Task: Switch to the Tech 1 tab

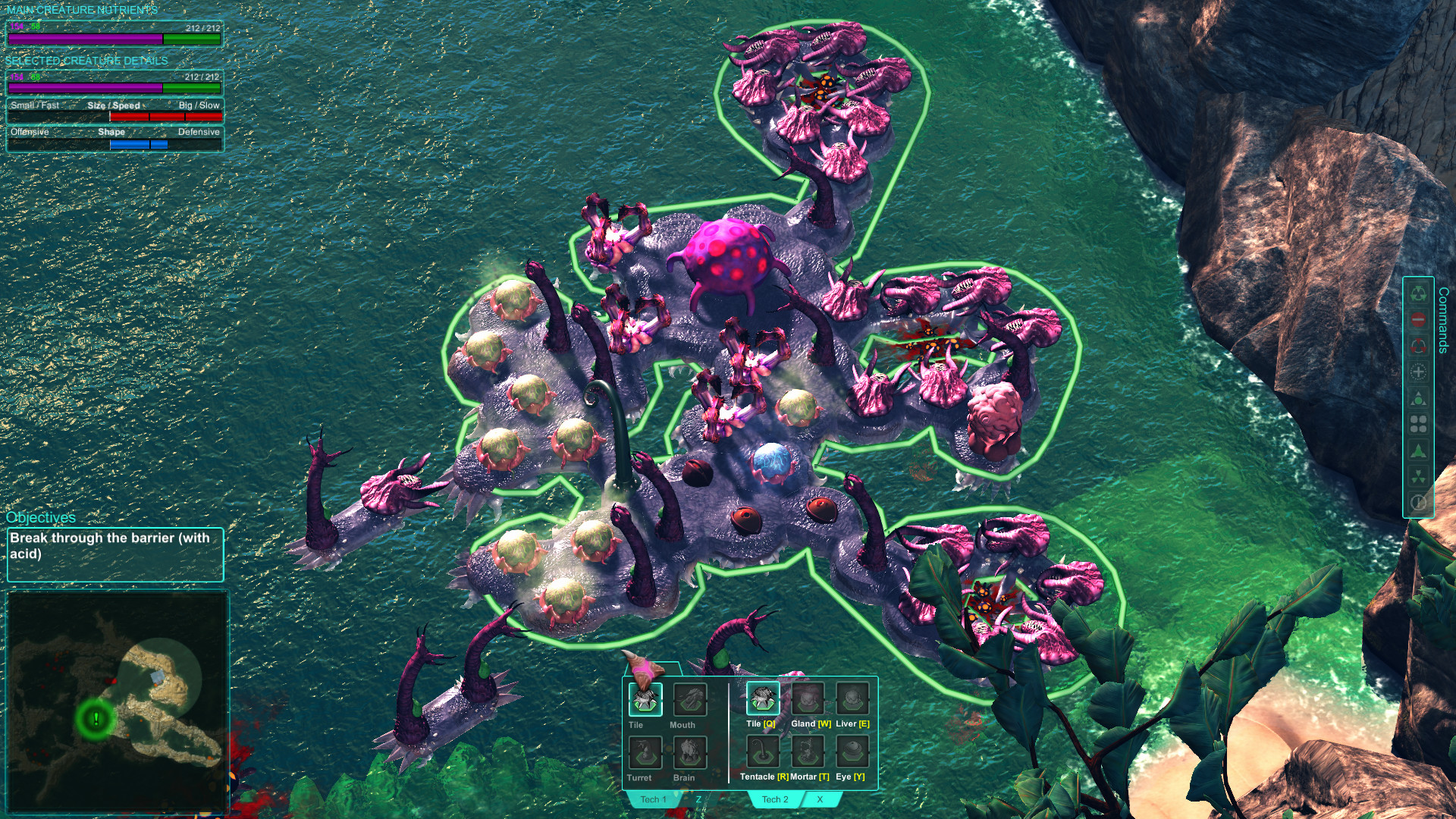Action: [652, 799]
